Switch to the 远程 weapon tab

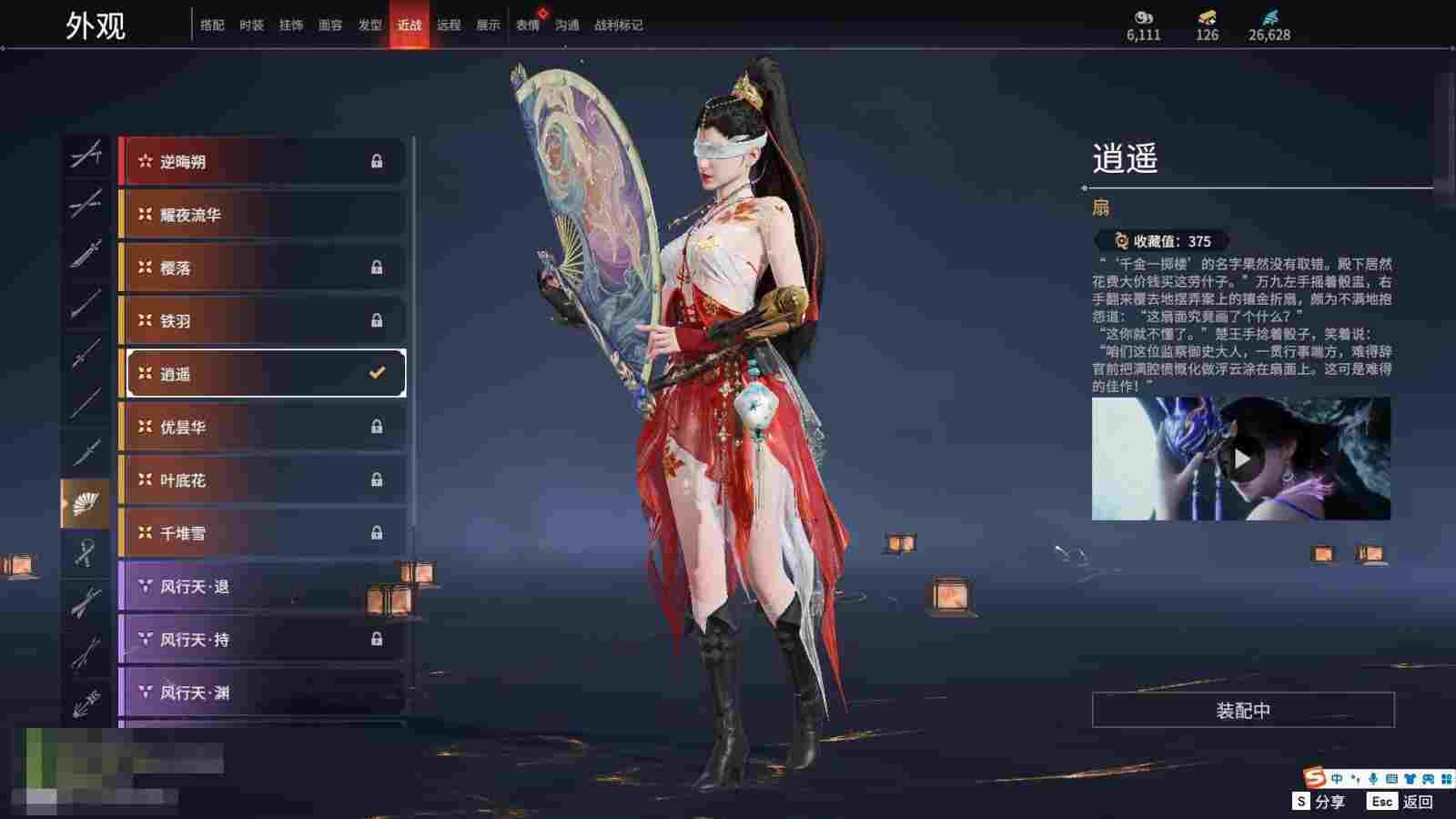(x=449, y=25)
